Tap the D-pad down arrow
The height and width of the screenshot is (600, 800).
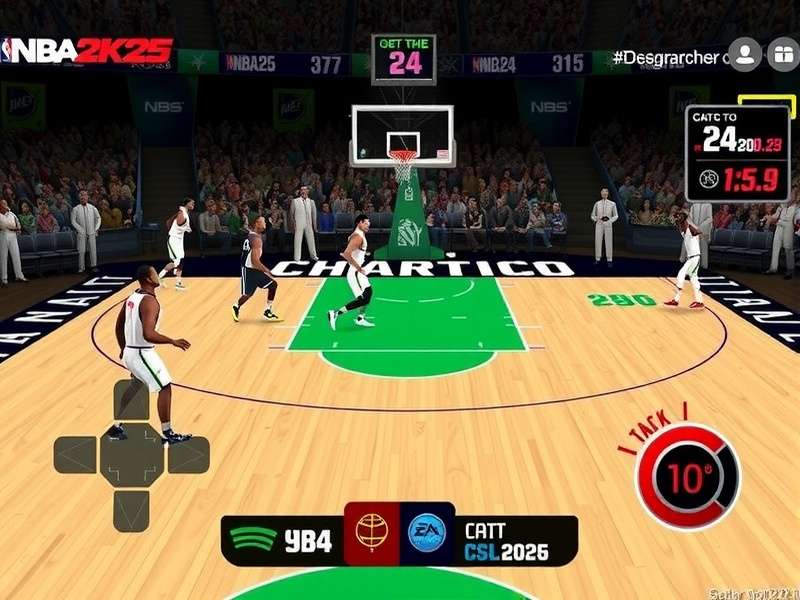[x=131, y=509]
